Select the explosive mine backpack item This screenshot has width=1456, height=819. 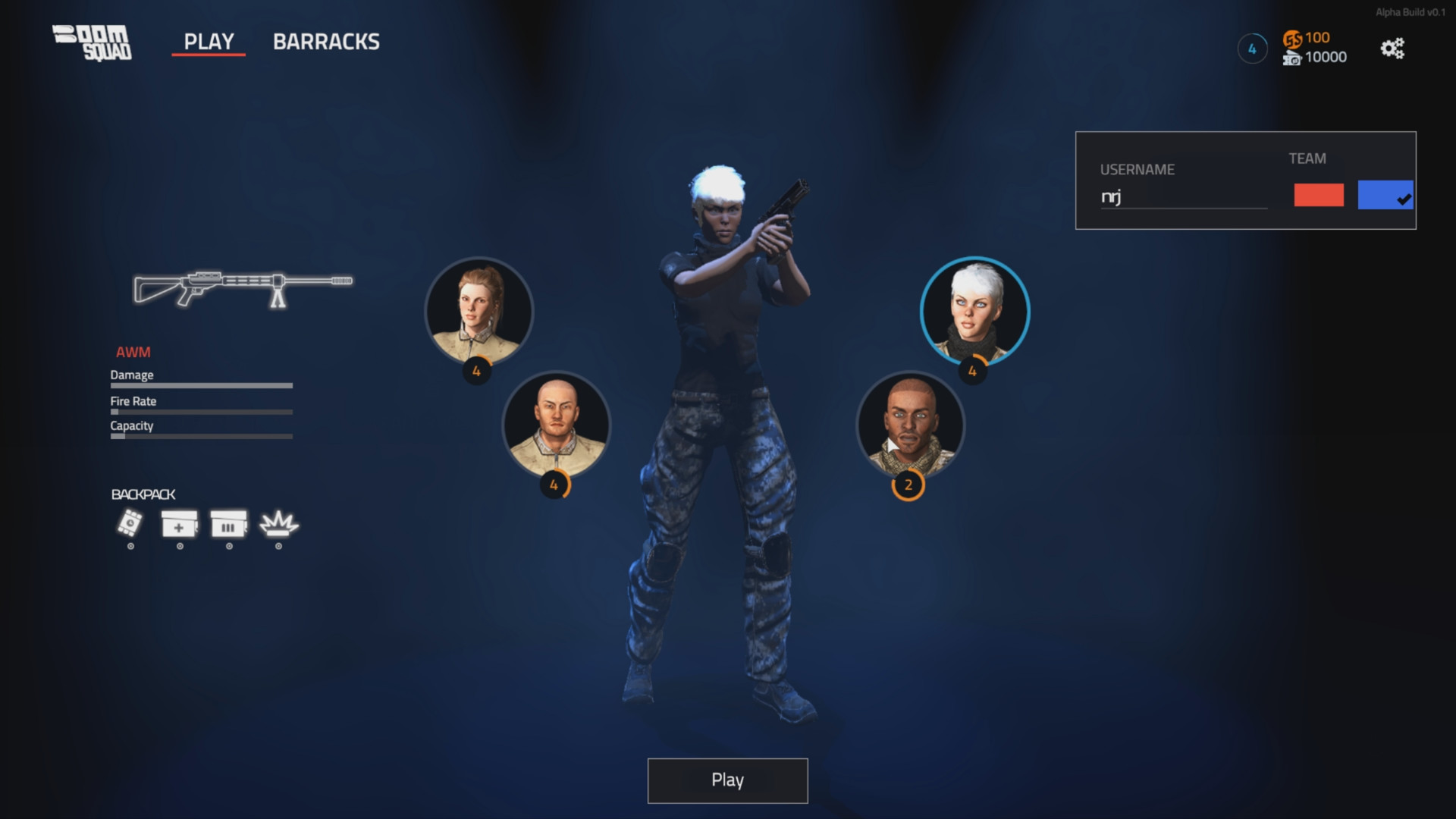point(278,525)
